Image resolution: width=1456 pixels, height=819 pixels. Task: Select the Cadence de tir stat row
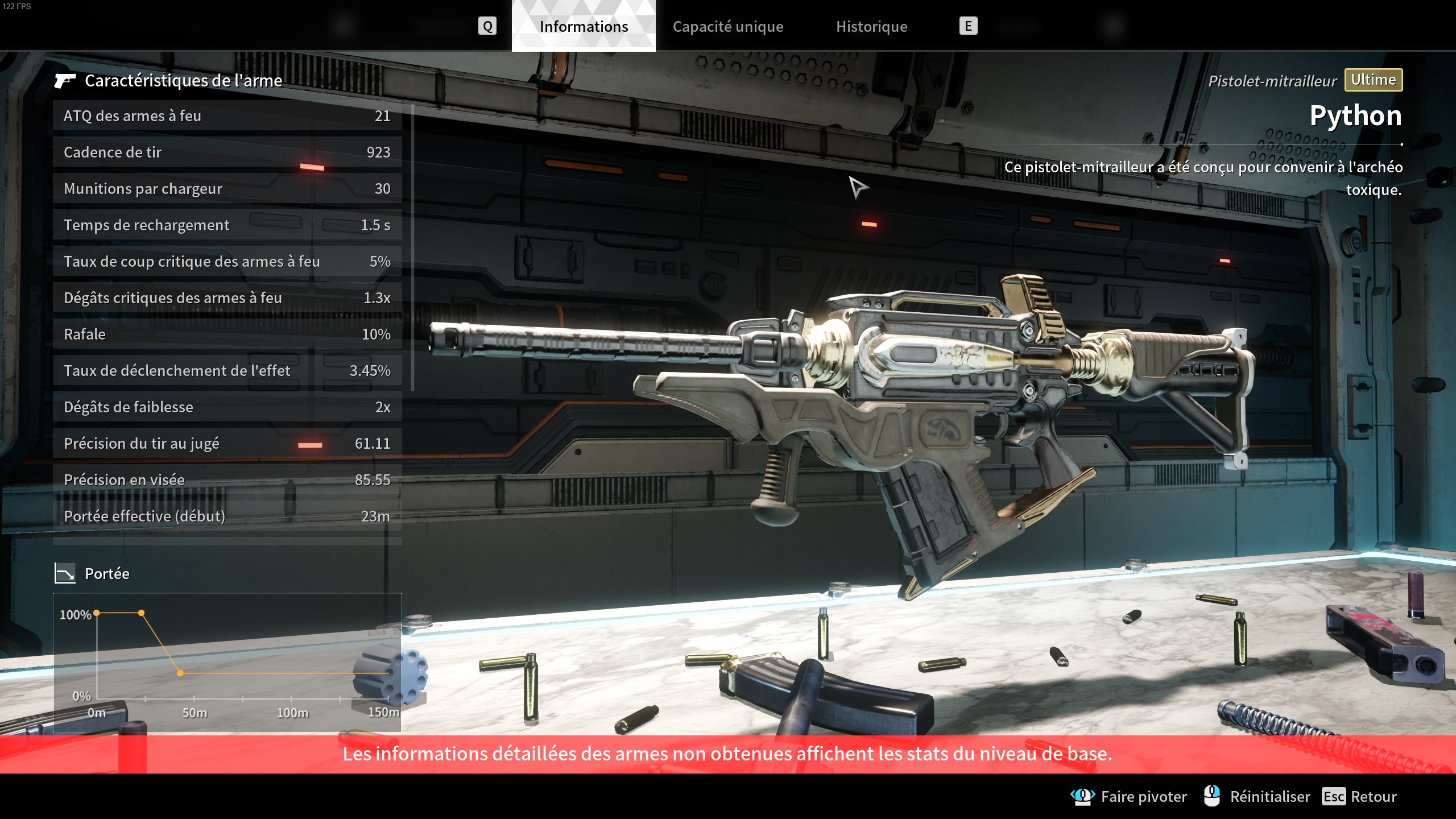227,152
